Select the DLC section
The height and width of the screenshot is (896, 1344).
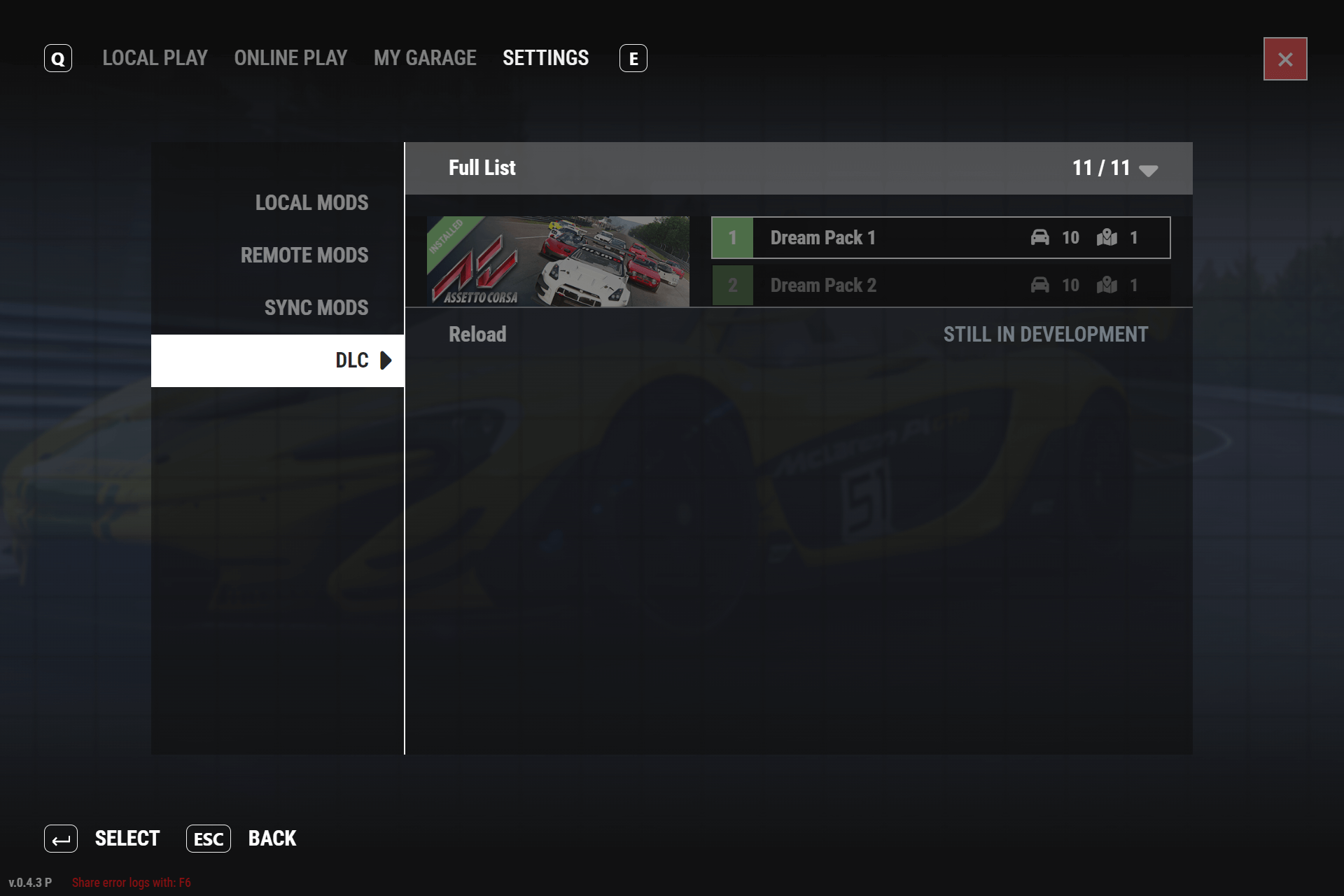coord(351,360)
